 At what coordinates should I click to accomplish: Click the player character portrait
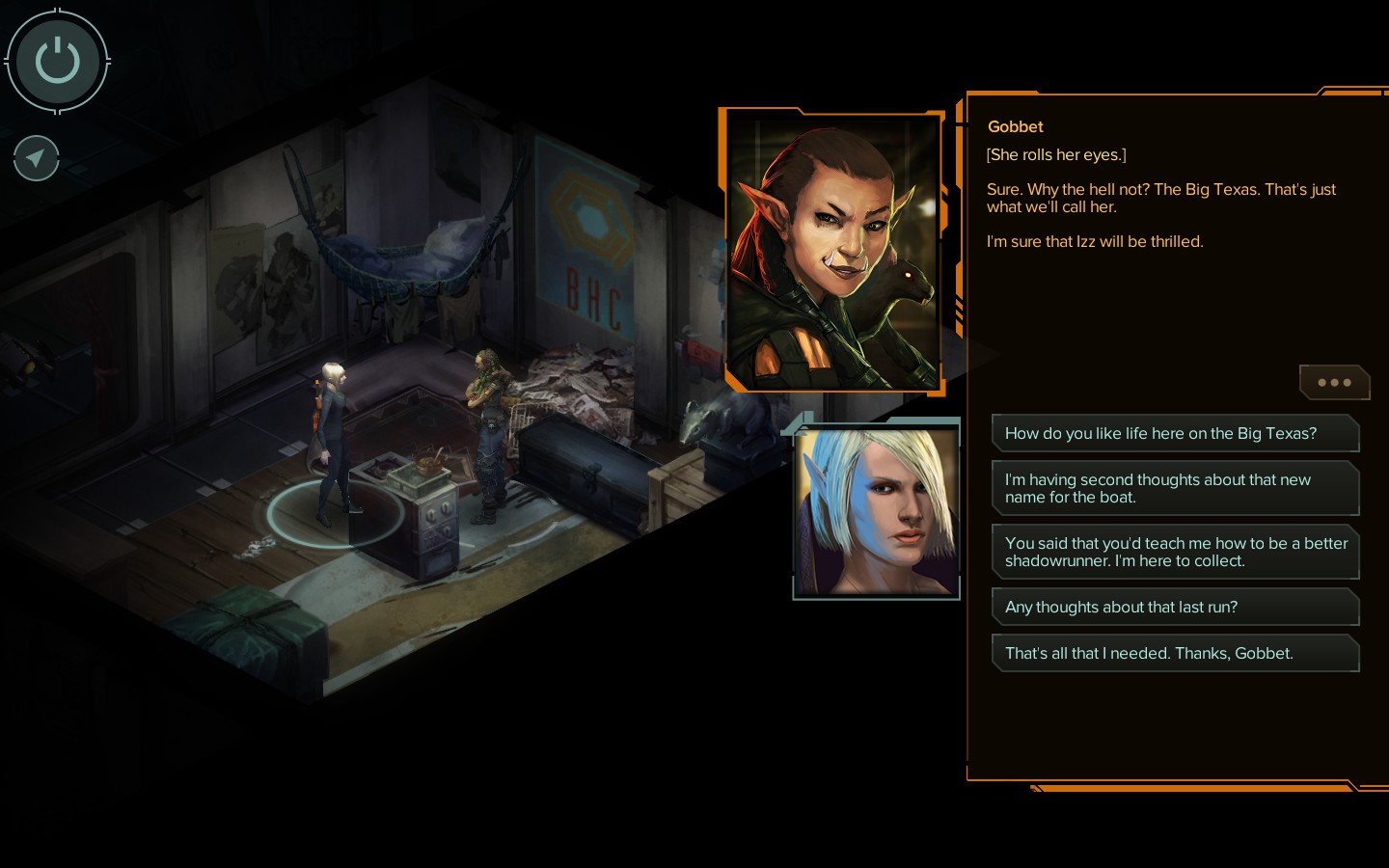pos(876,510)
